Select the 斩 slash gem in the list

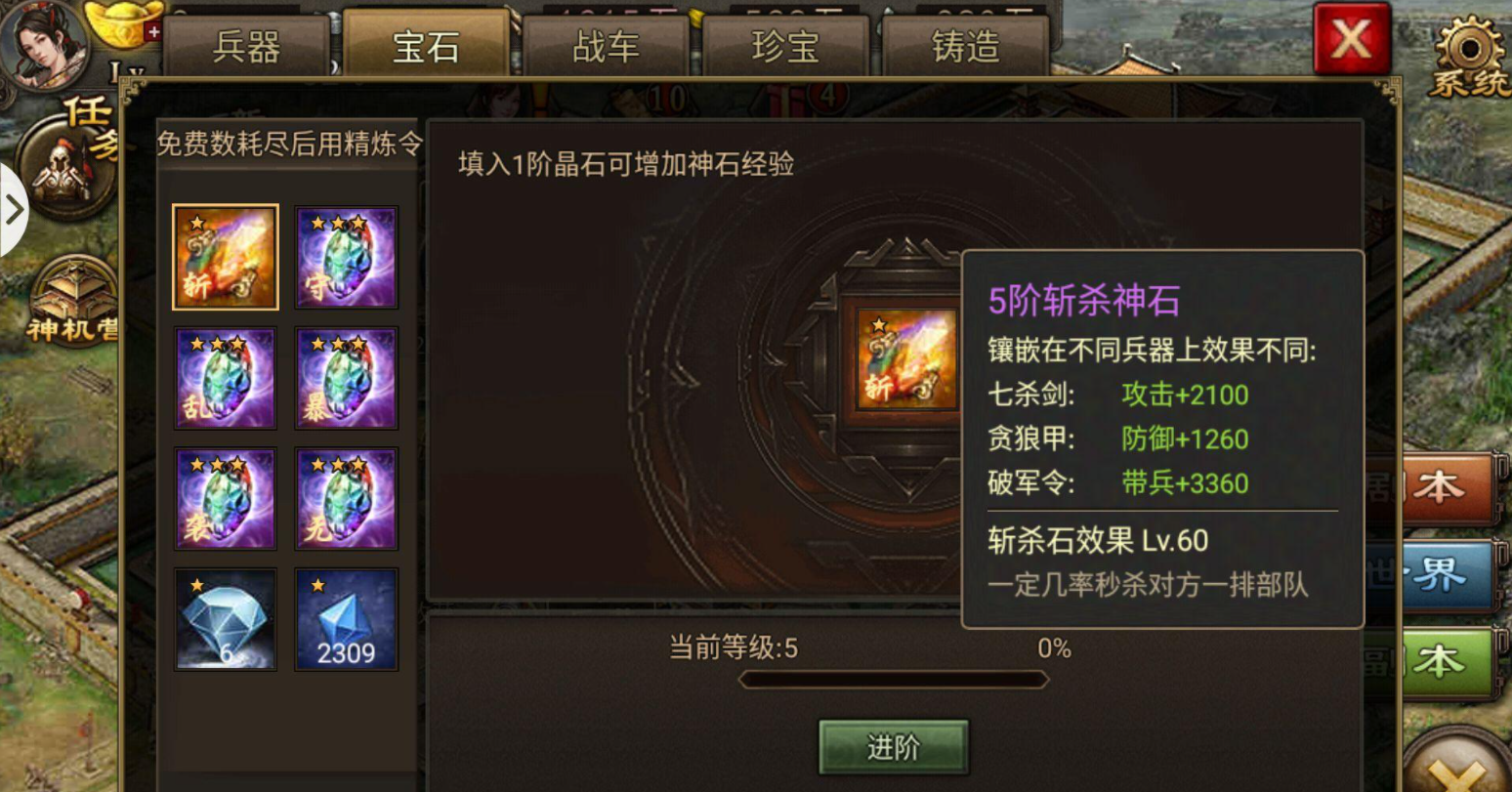[225, 256]
